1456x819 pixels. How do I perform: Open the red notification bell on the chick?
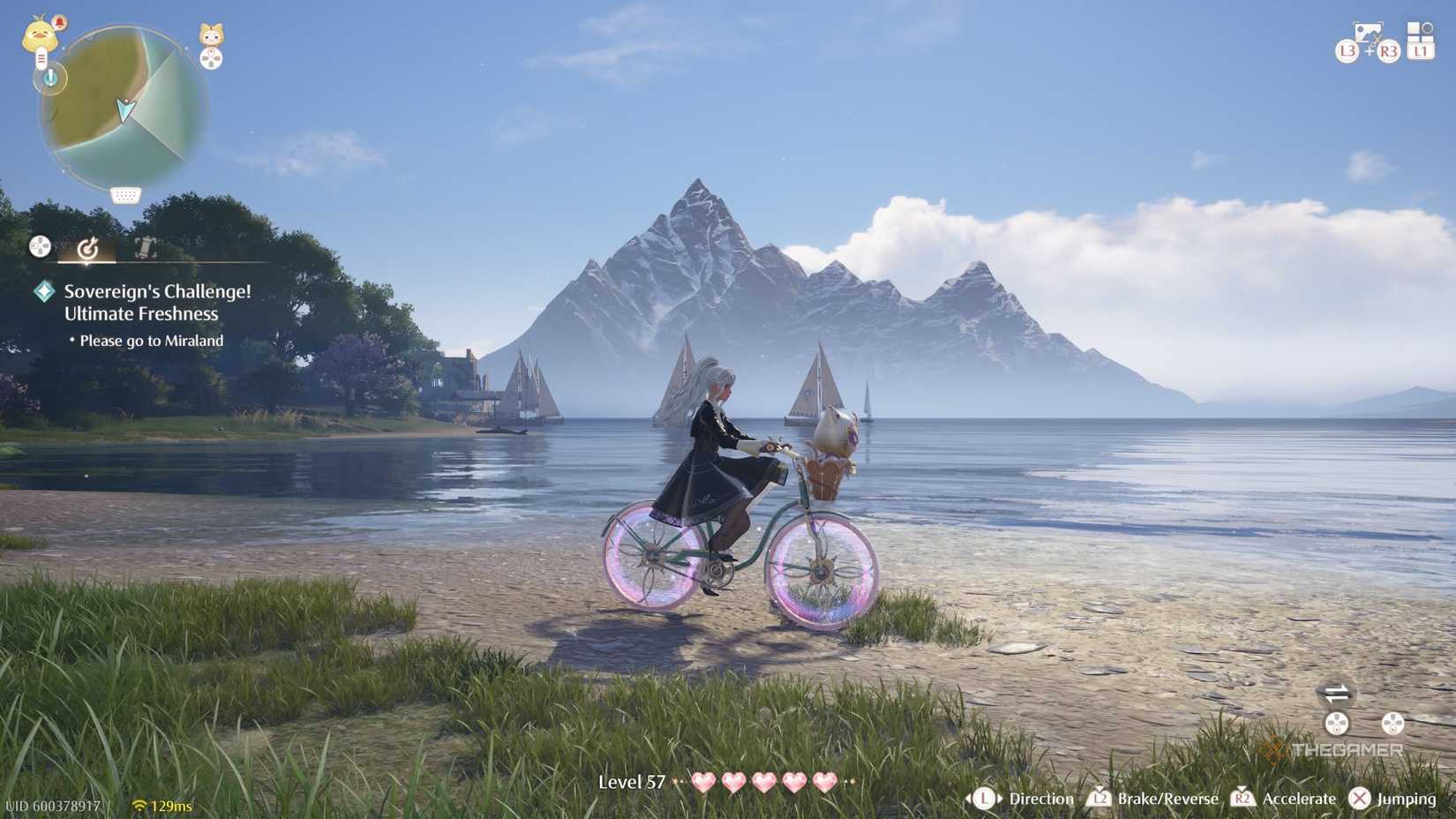point(60,20)
